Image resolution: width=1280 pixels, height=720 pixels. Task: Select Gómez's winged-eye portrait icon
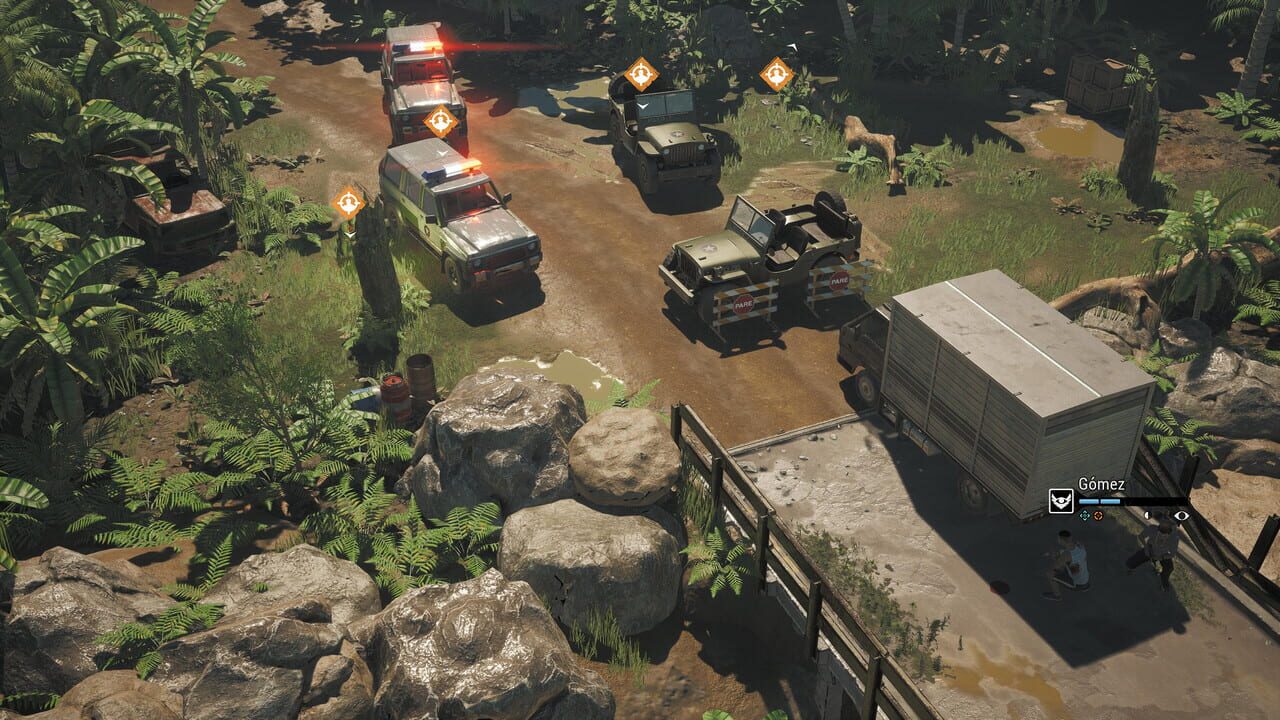1061,501
